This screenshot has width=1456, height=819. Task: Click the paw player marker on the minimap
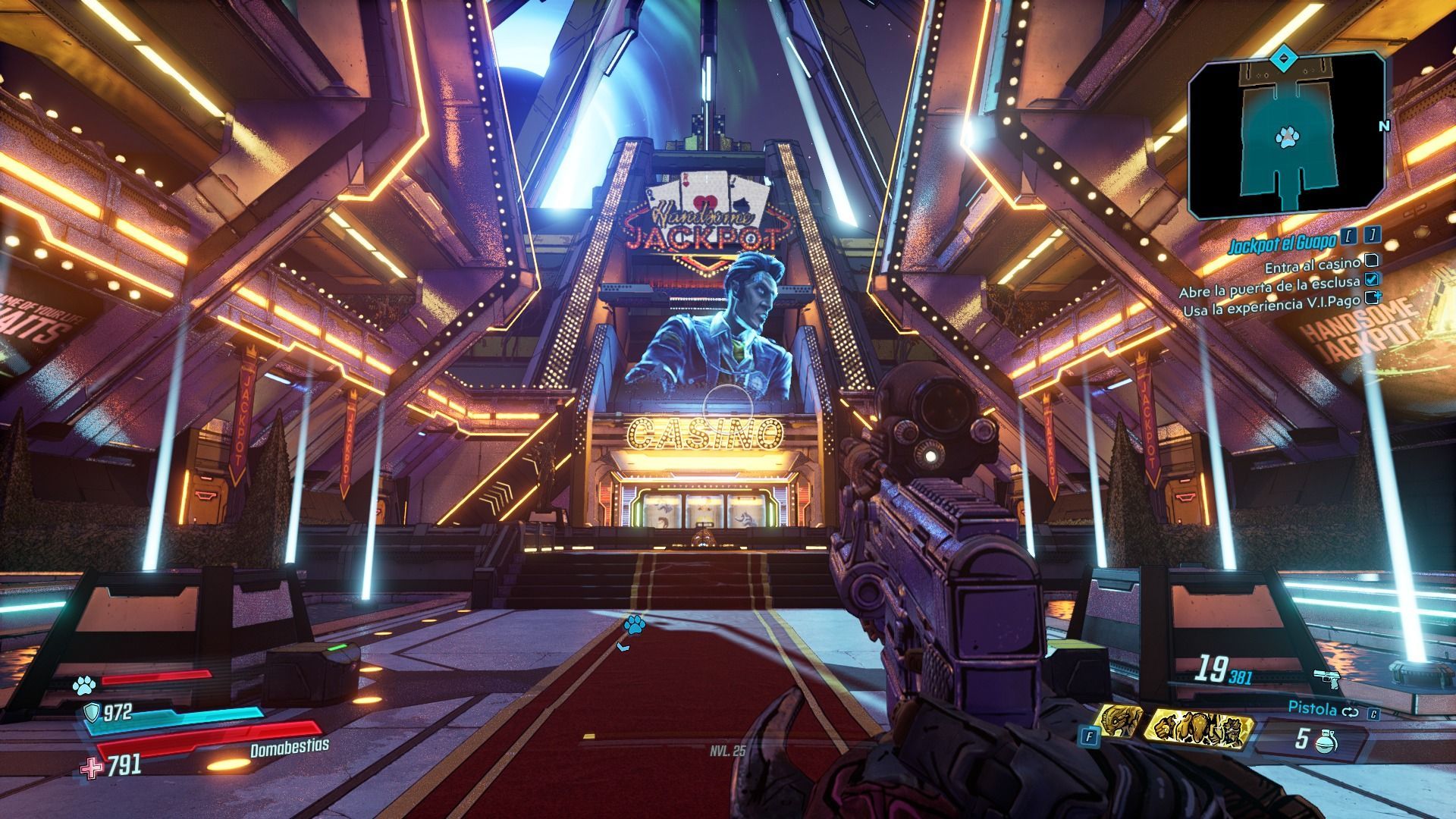tap(1285, 137)
